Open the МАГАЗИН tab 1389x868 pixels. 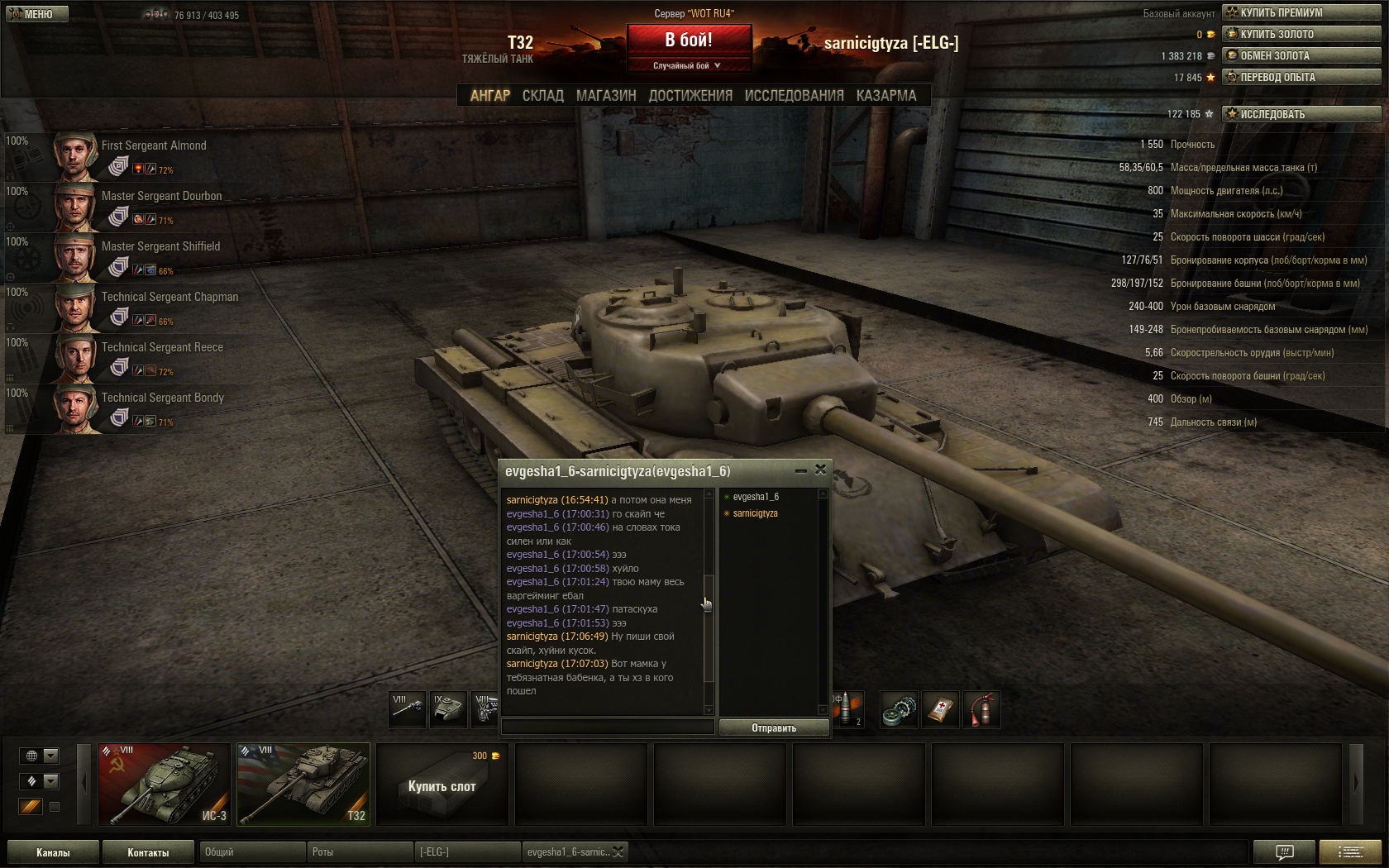[x=606, y=96]
